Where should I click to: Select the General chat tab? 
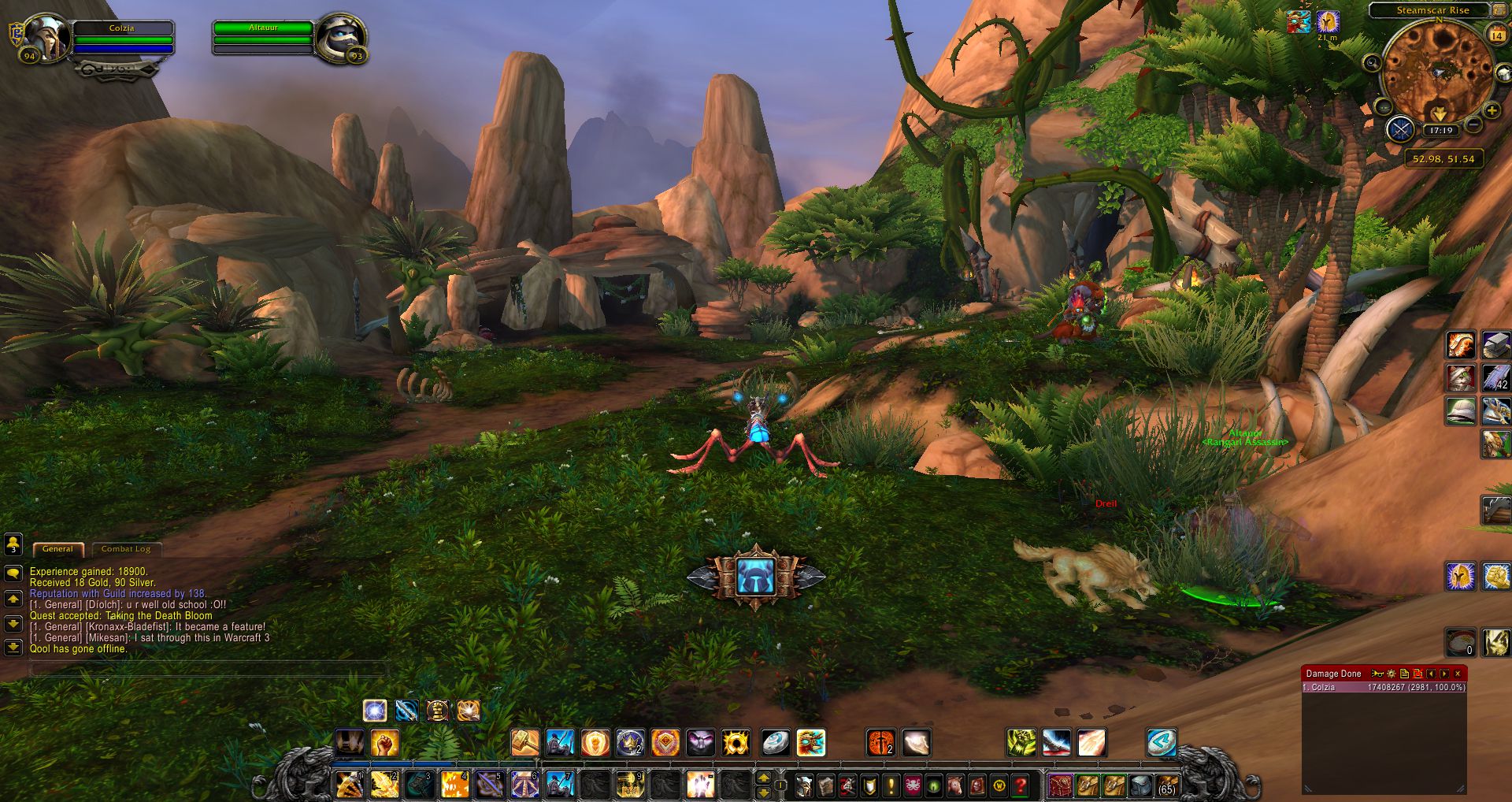(x=57, y=549)
